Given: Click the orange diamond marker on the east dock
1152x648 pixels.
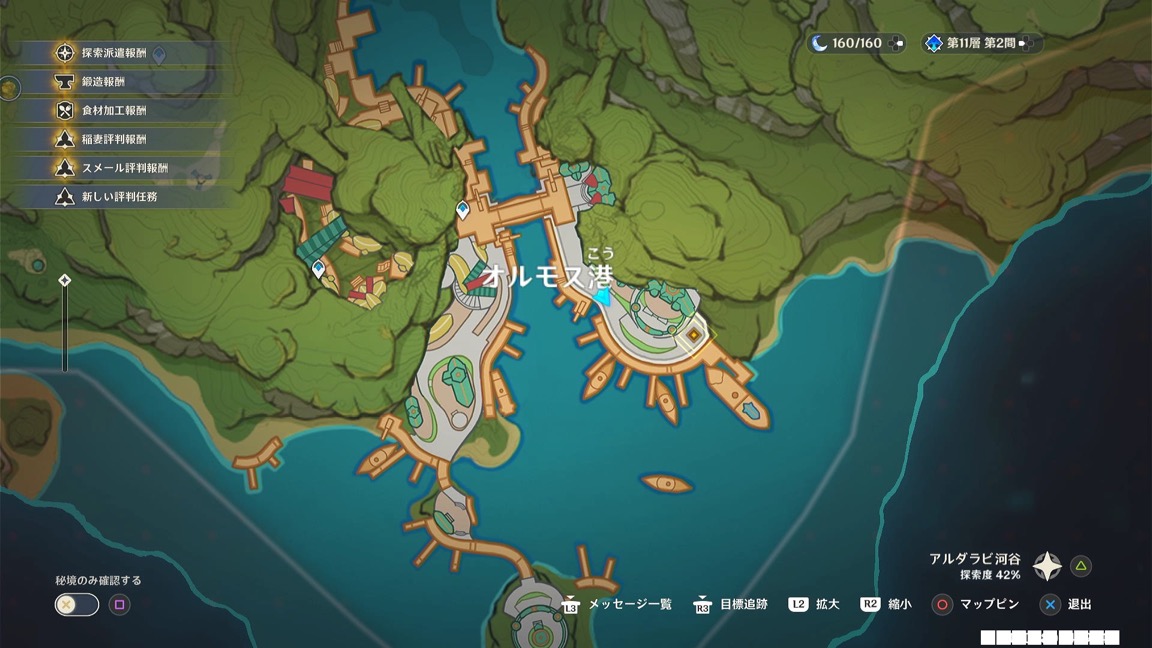Looking at the screenshot, I should click(x=692, y=337).
